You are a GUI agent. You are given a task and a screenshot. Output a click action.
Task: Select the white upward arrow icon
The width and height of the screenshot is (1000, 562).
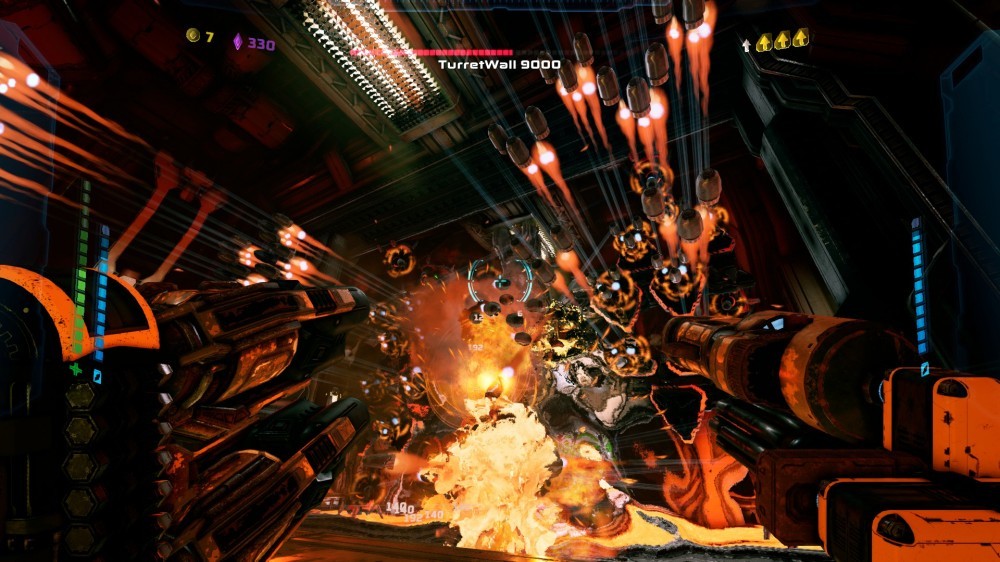click(745, 44)
